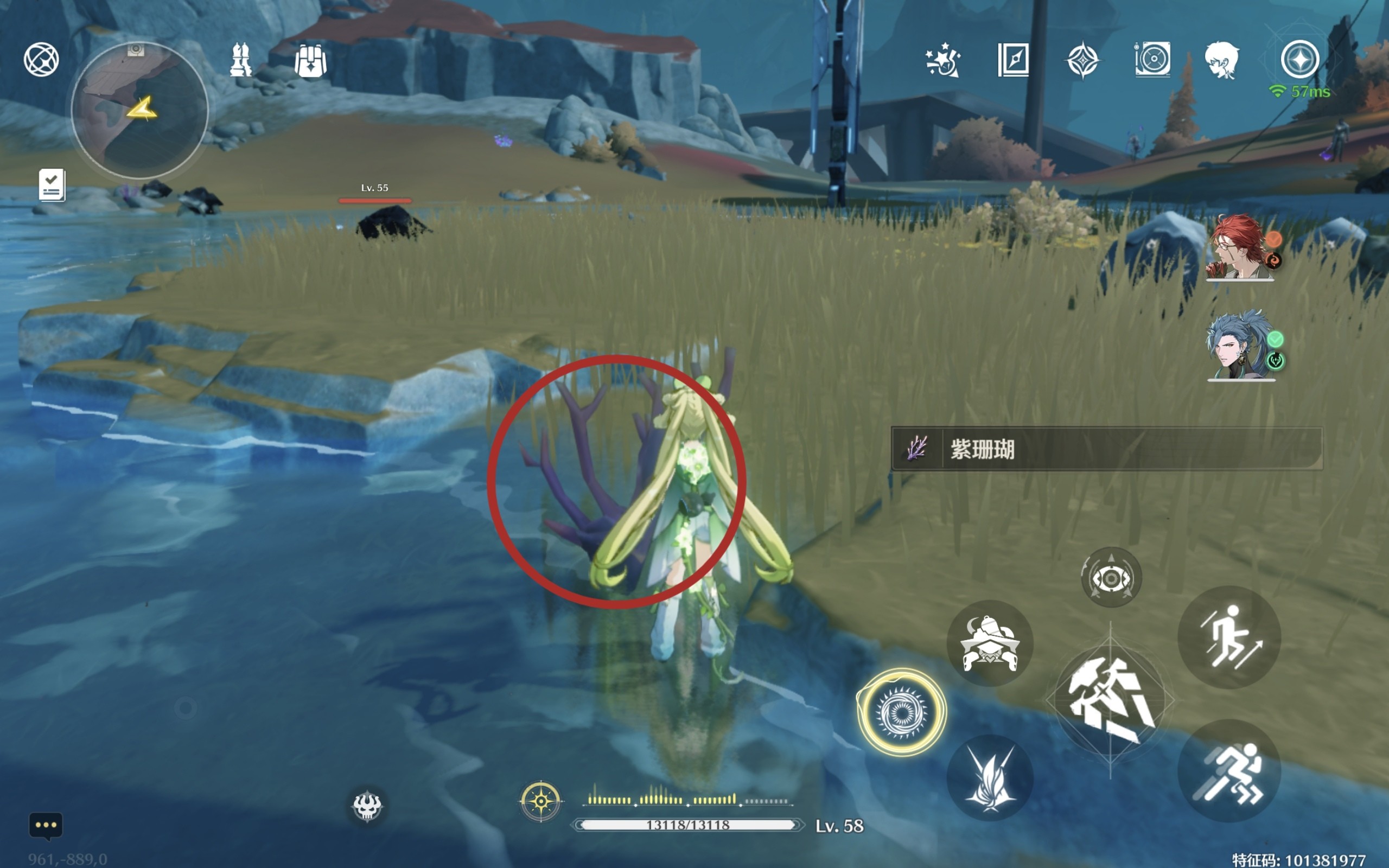Open the character profile head icon
The height and width of the screenshot is (868, 1389).
click(x=1221, y=60)
